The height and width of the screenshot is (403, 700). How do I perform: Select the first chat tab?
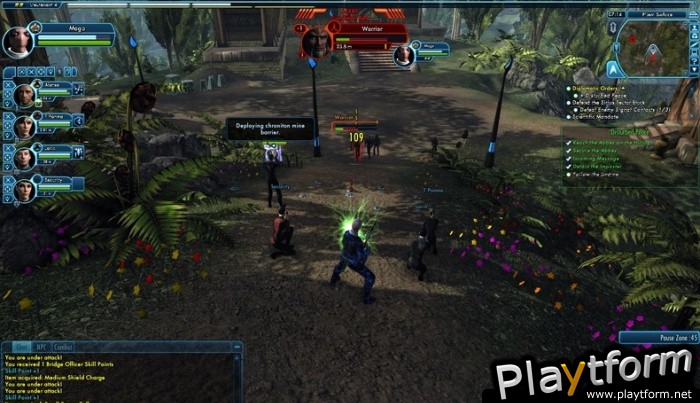click(x=19, y=347)
